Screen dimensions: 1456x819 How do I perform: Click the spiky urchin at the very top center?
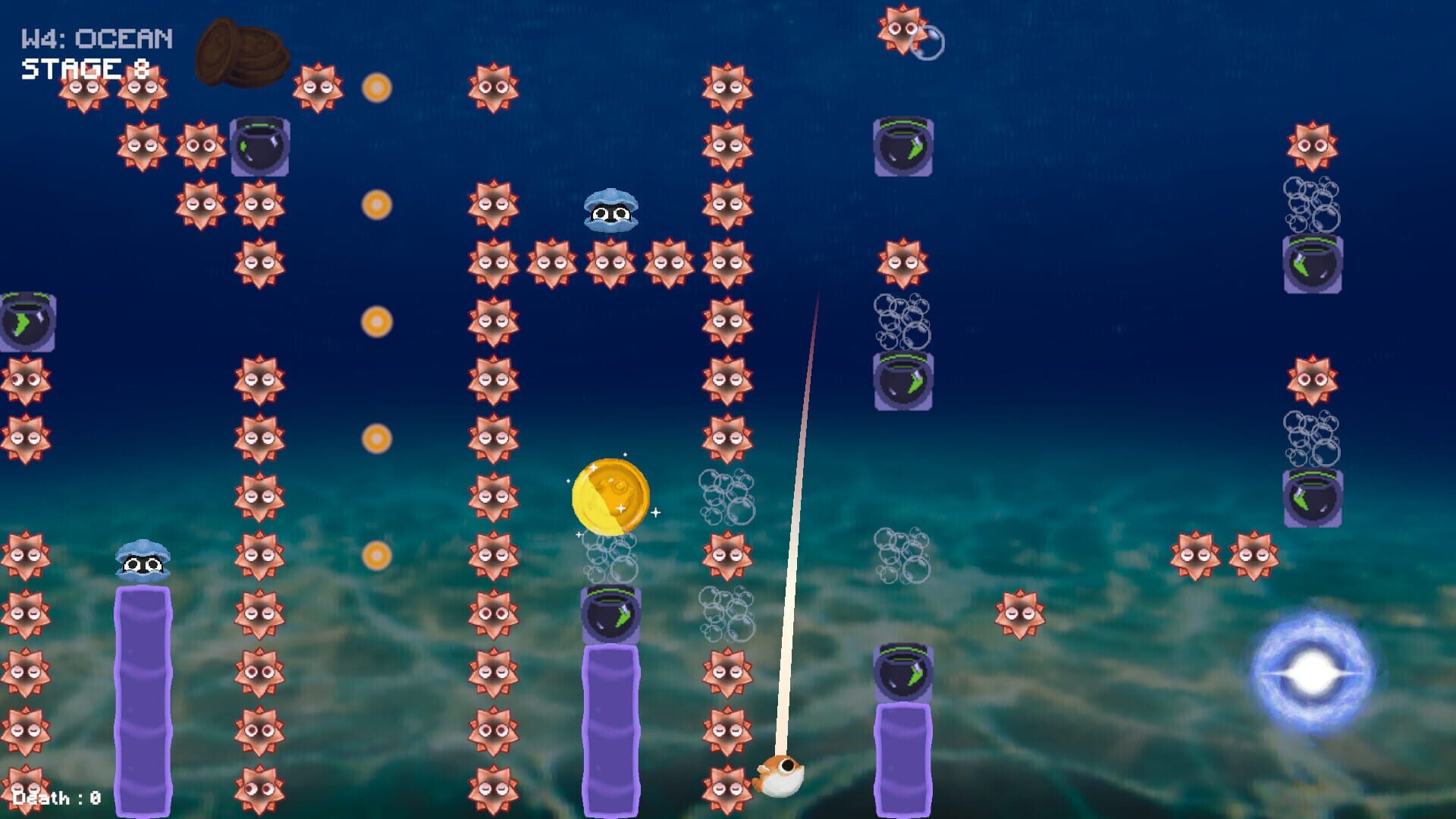[x=902, y=30]
